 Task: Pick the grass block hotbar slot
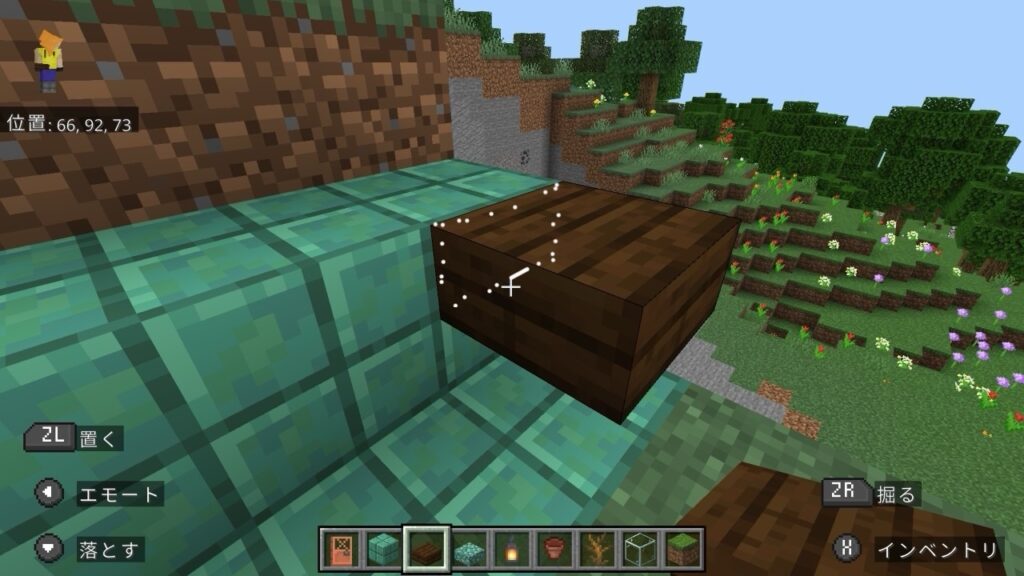click(683, 549)
